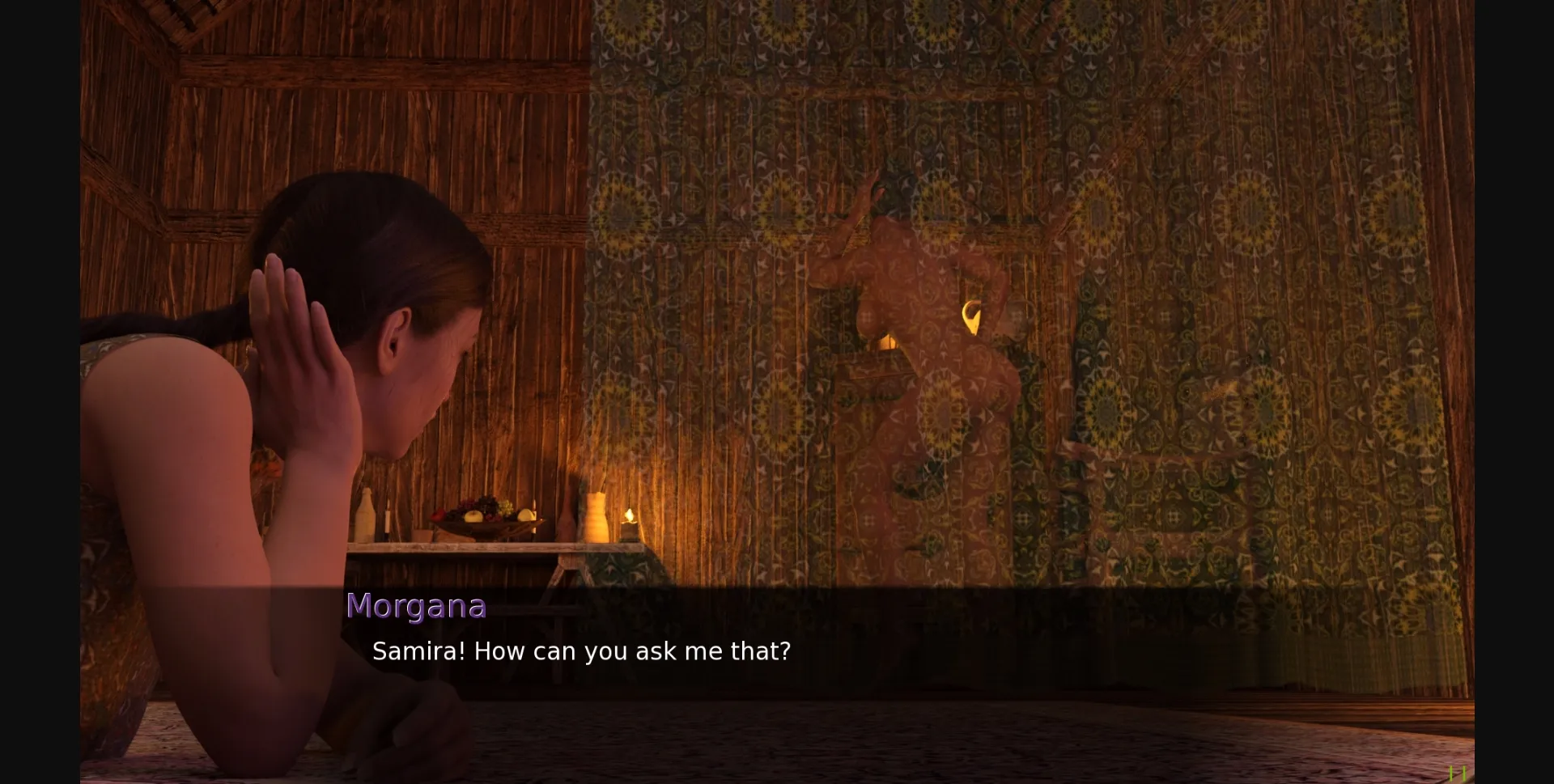Select Morgana's character model
This screenshot has height=784, width=1554.
point(324,445)
